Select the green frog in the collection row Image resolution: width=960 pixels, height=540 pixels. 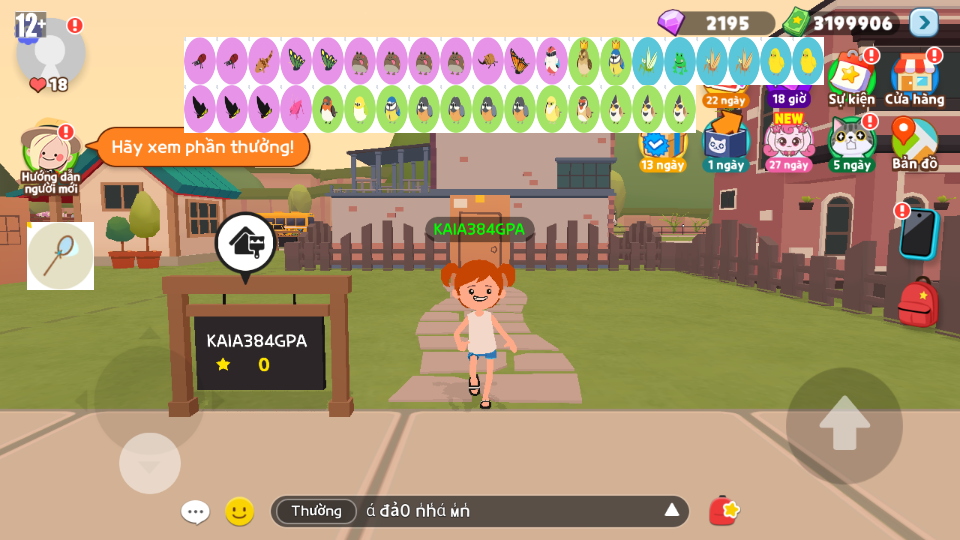679,61
